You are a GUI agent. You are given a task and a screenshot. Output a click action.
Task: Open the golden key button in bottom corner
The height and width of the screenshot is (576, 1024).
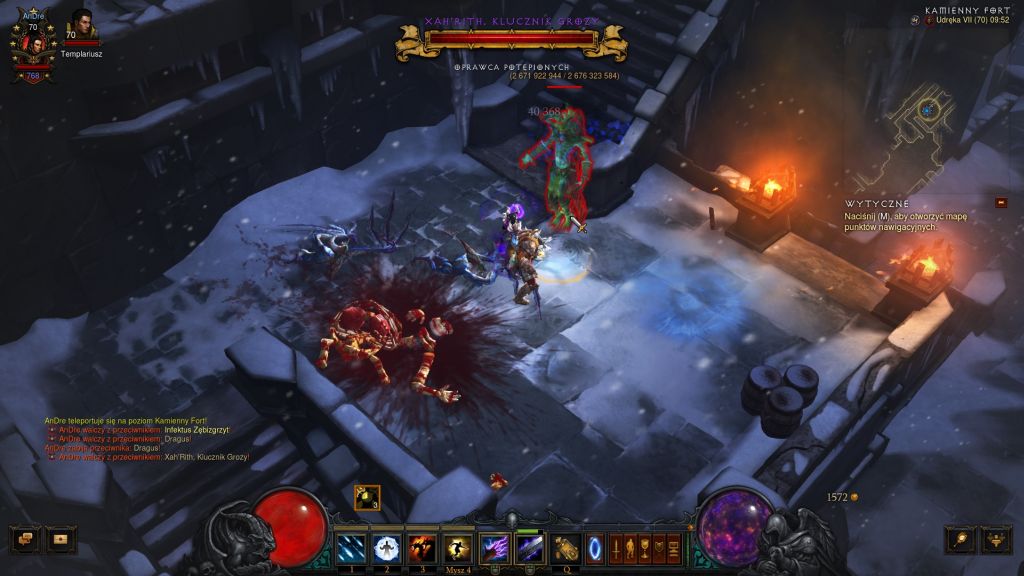[960, 539]
